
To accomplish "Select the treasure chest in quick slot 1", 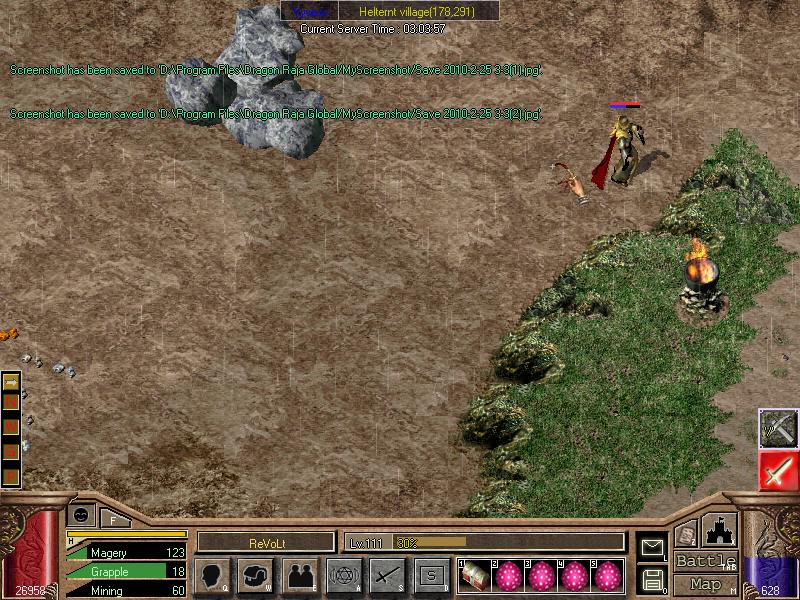I will coord(475,575).
